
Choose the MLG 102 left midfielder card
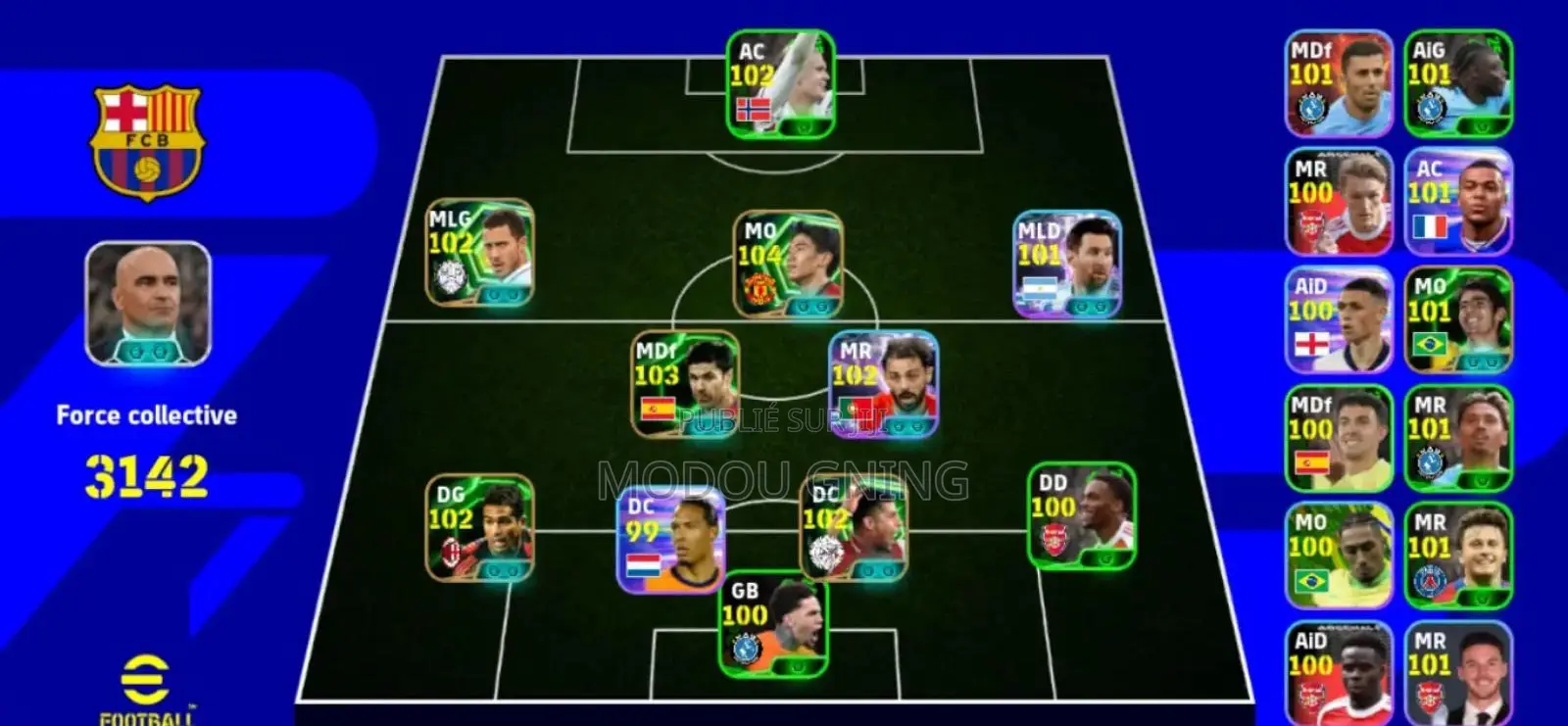[480, 253]
